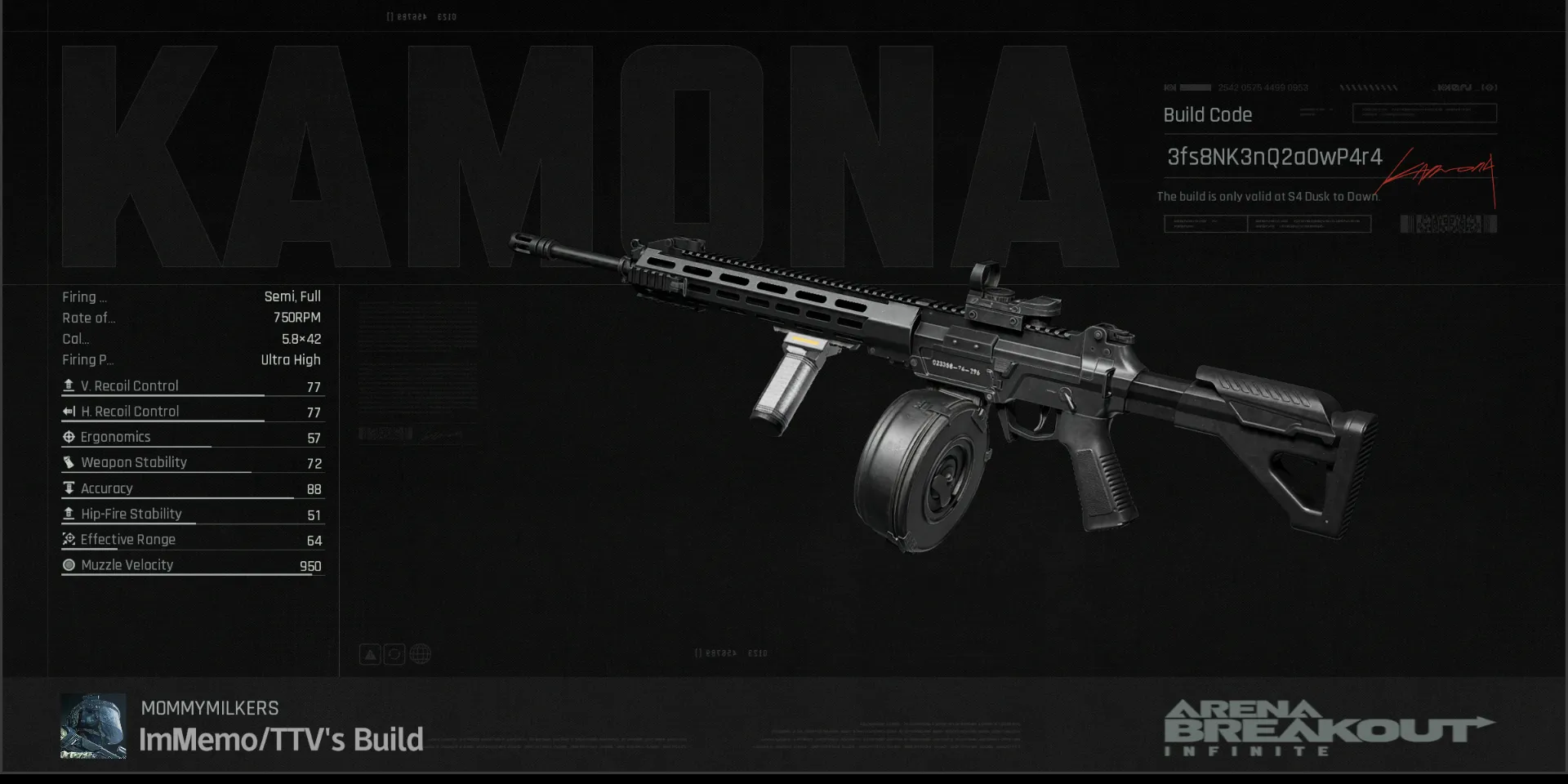Select the build code 3fs8NK3nQ2a0wP4r4
This screenshot has width=1568, height=784.
click(1274, 157)
